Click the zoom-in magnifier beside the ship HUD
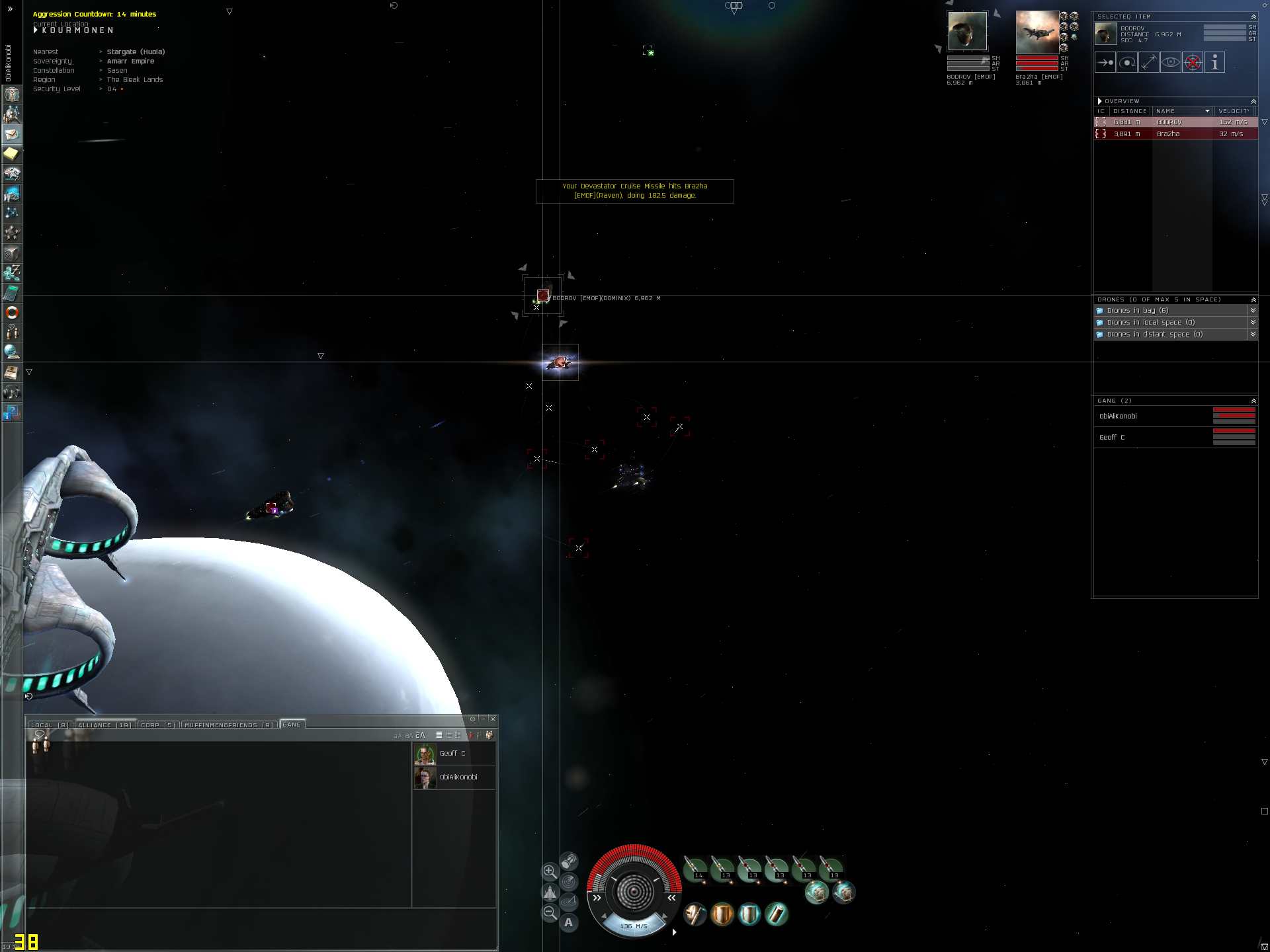The image size is (1270, 952). tap(550, 871)
